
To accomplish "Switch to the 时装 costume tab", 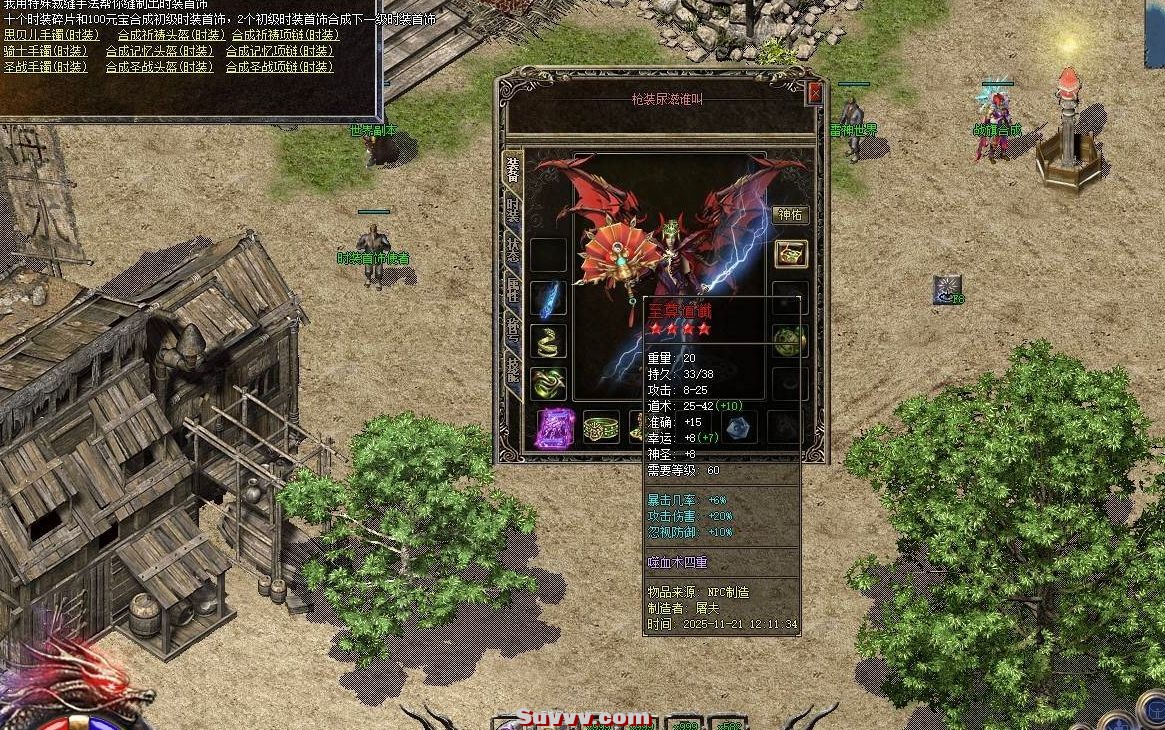I will [513, 211].
